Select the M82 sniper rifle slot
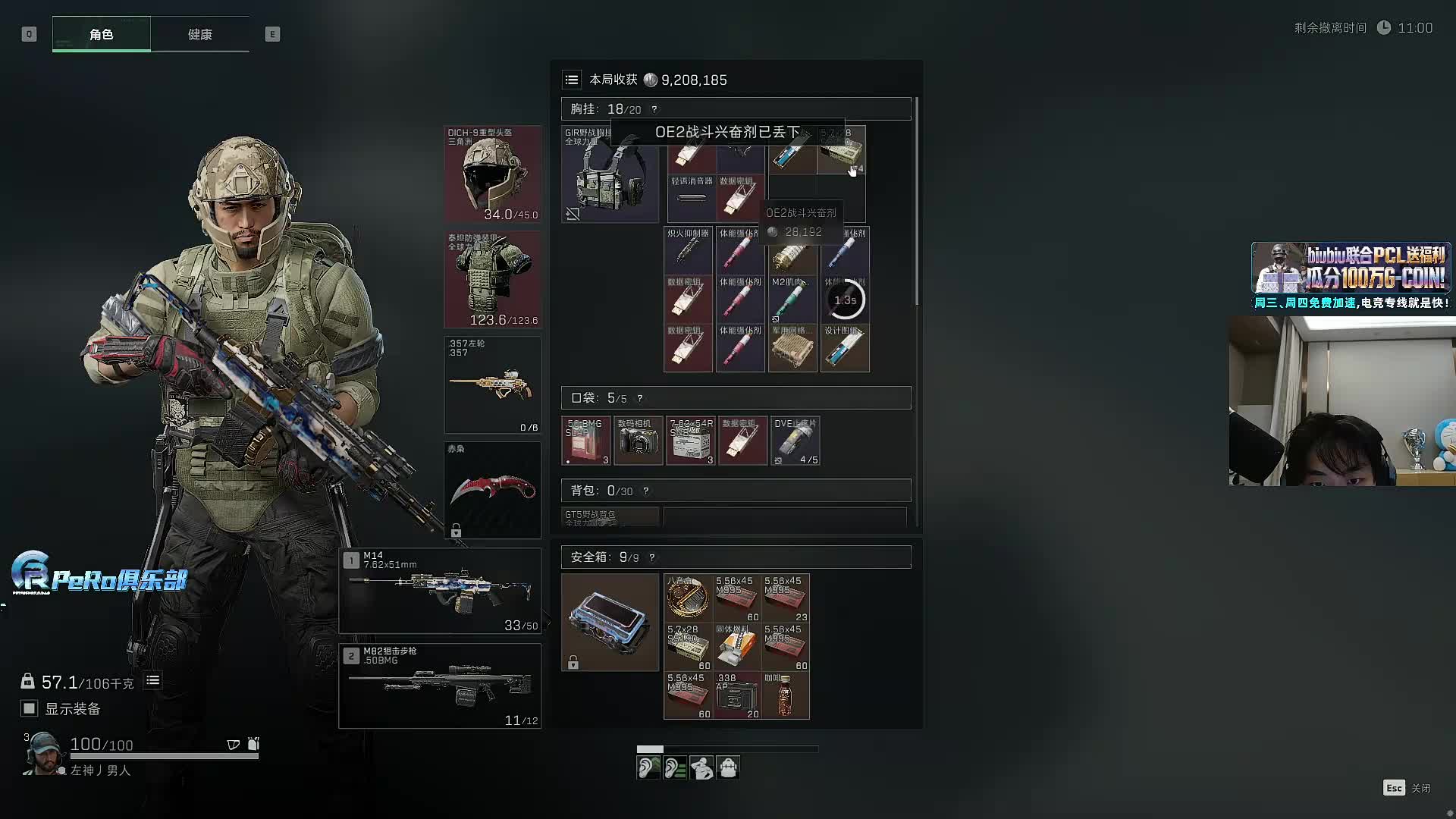 click(440, 686)
